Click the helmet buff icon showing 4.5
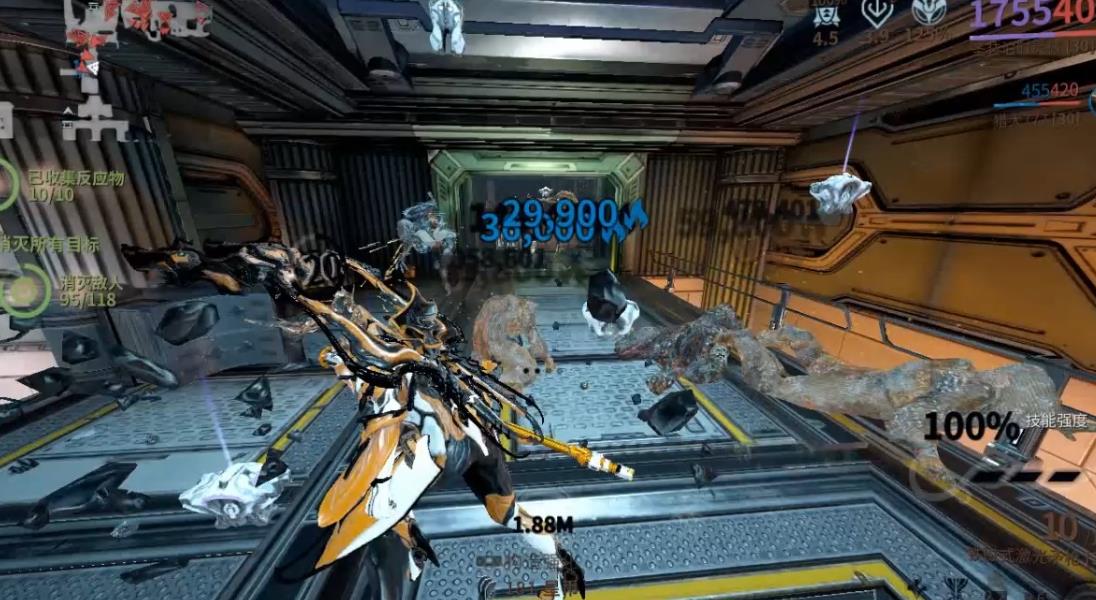 click(x=826, y=14)
